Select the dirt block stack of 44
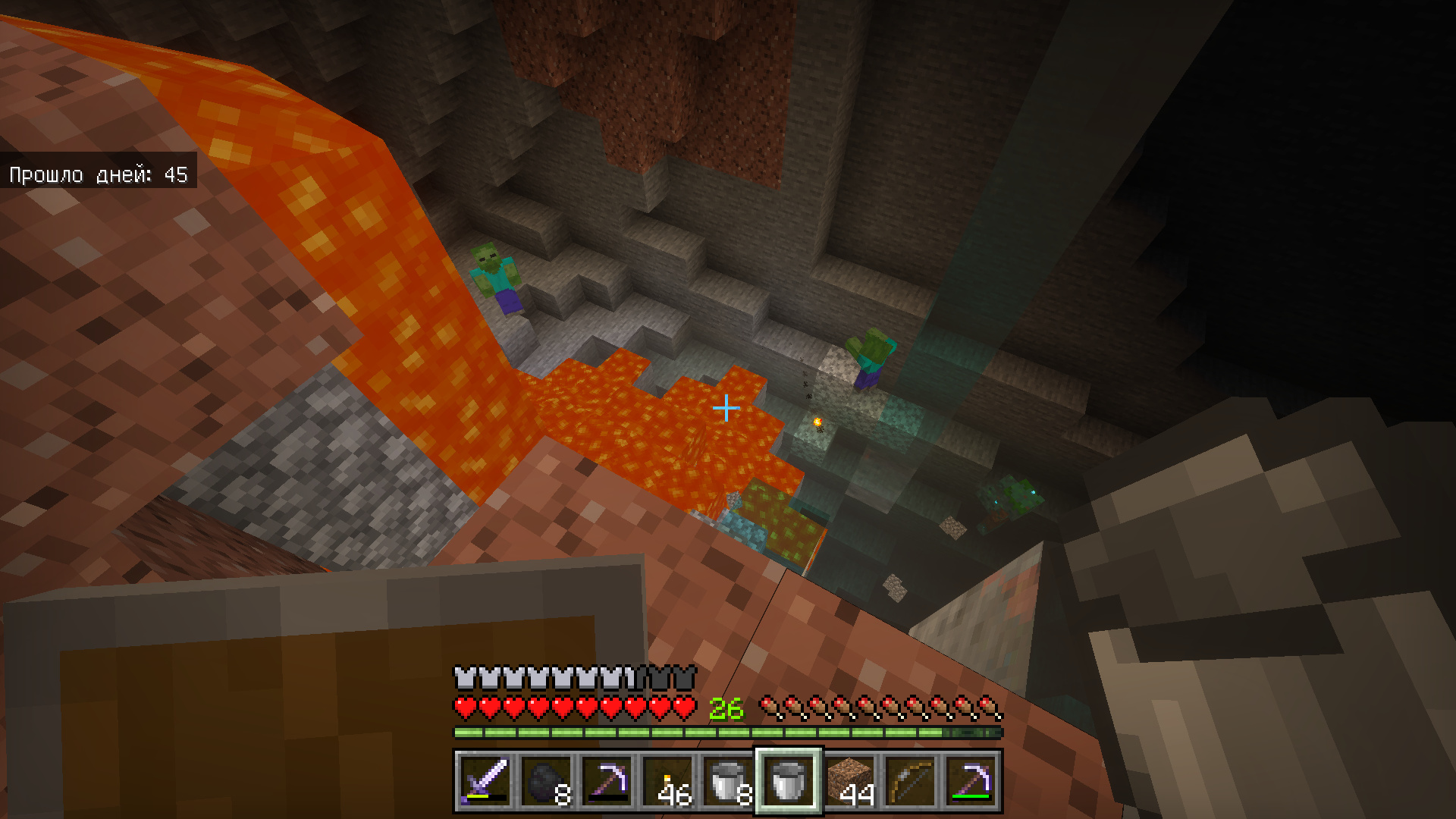The image size is (1456, 819). (849, 781)
